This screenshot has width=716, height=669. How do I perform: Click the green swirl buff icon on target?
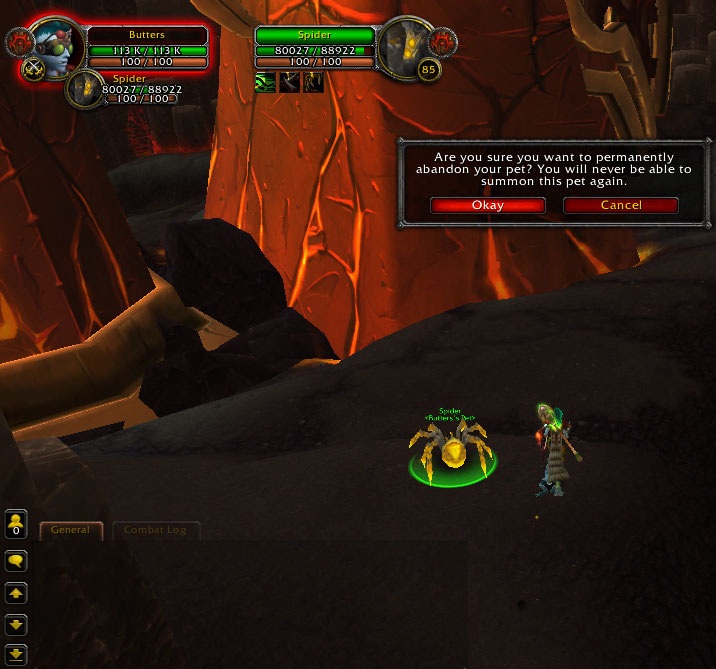tap(265, 82)
